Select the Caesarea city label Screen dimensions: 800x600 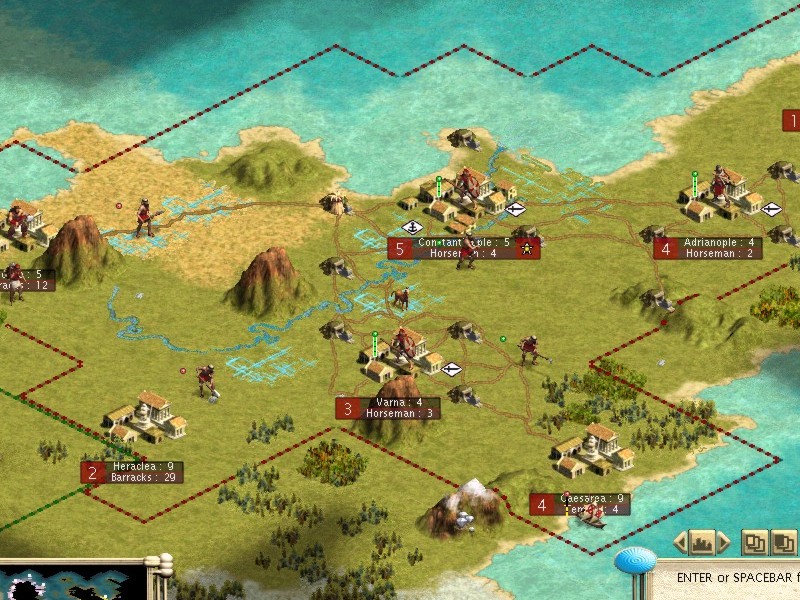point(592,504)
